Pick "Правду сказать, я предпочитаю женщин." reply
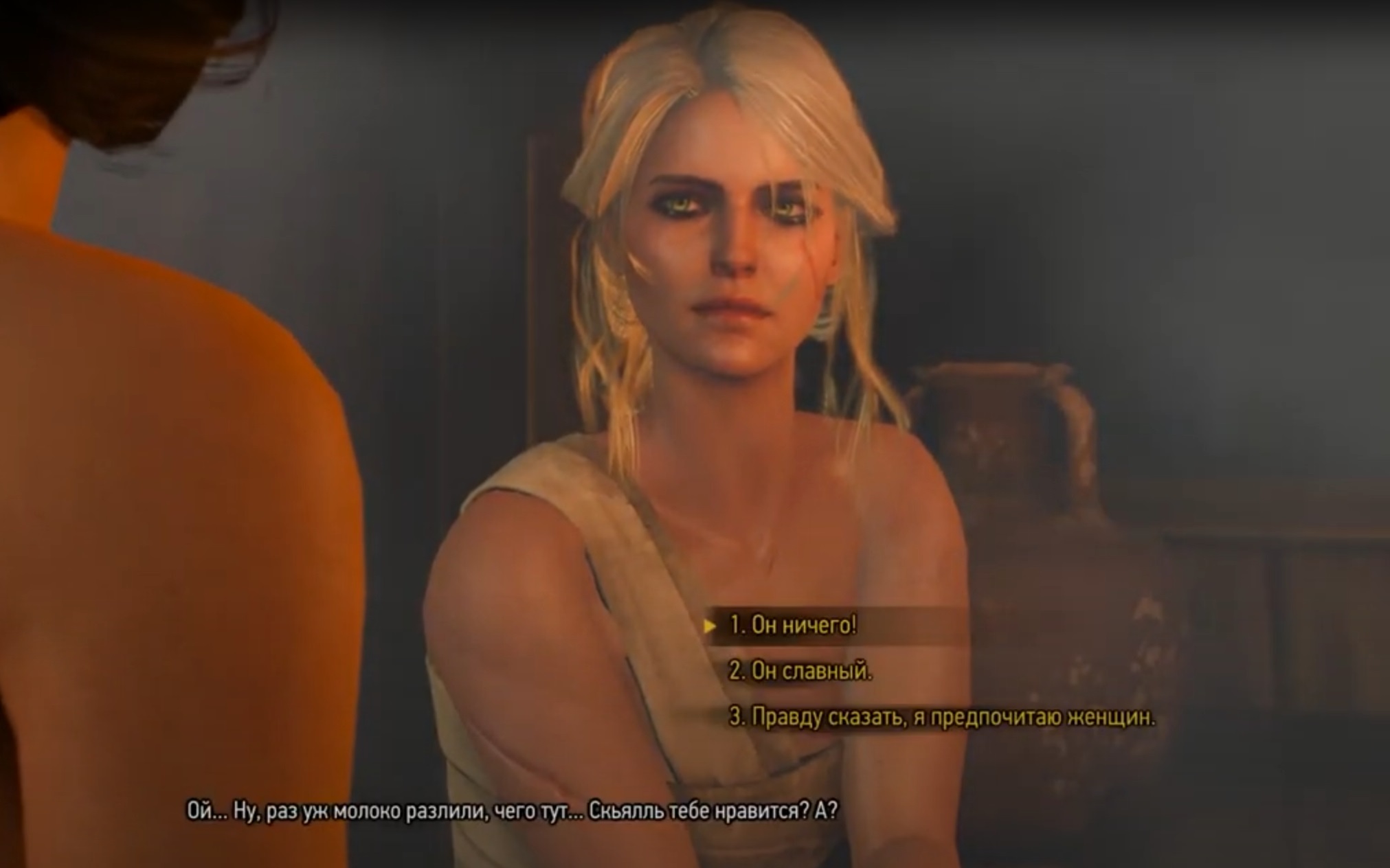This screenshot has height=868, width=1390. coord(941,718)
